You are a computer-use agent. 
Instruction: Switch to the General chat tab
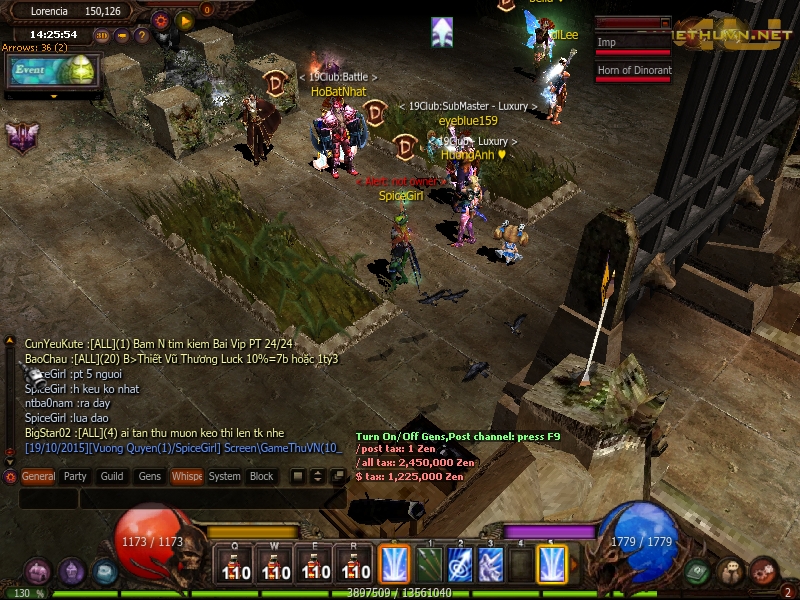coord(38,477)
